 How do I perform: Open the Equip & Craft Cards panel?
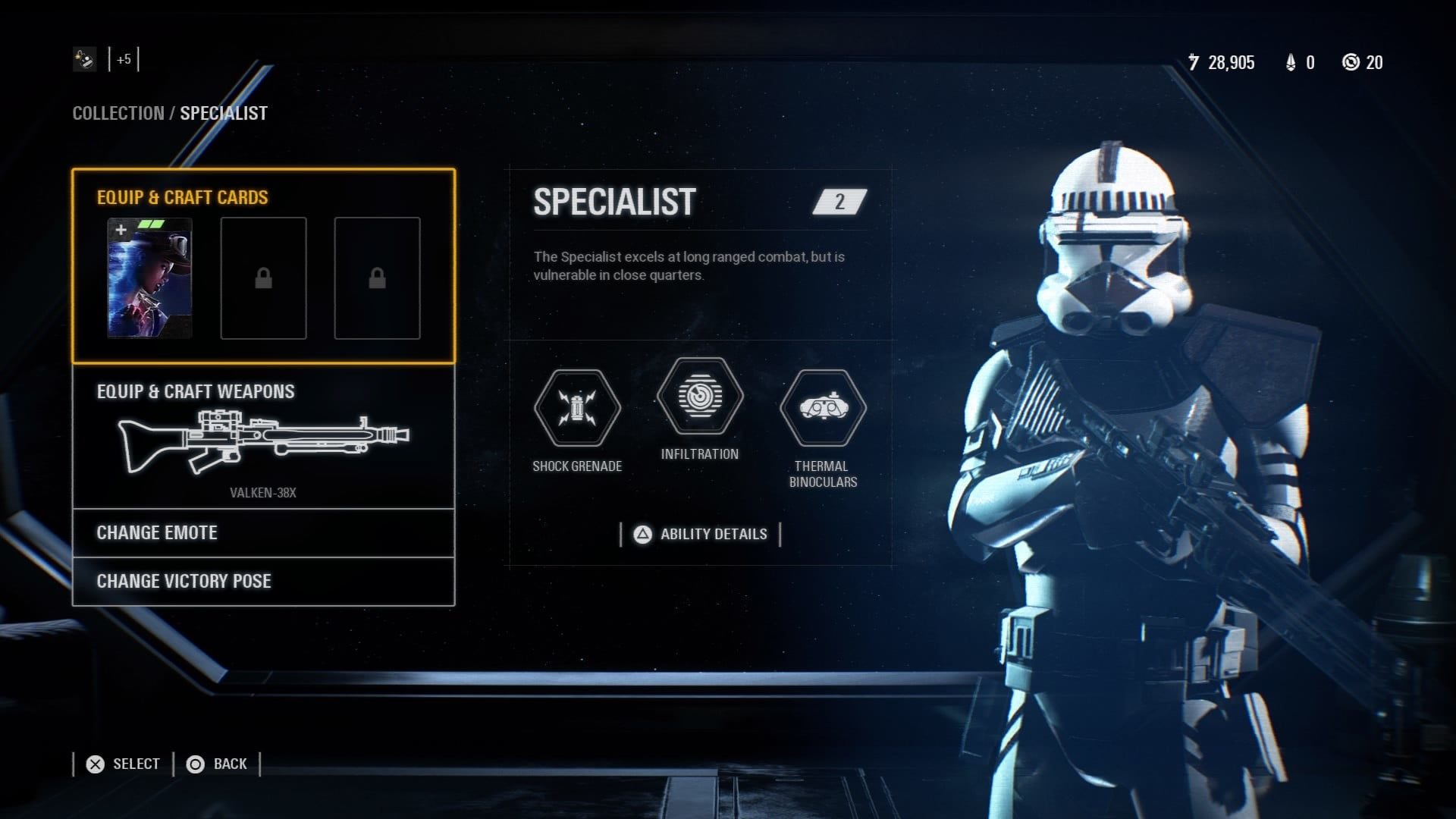pyautogui.click(x=182, y=197)
